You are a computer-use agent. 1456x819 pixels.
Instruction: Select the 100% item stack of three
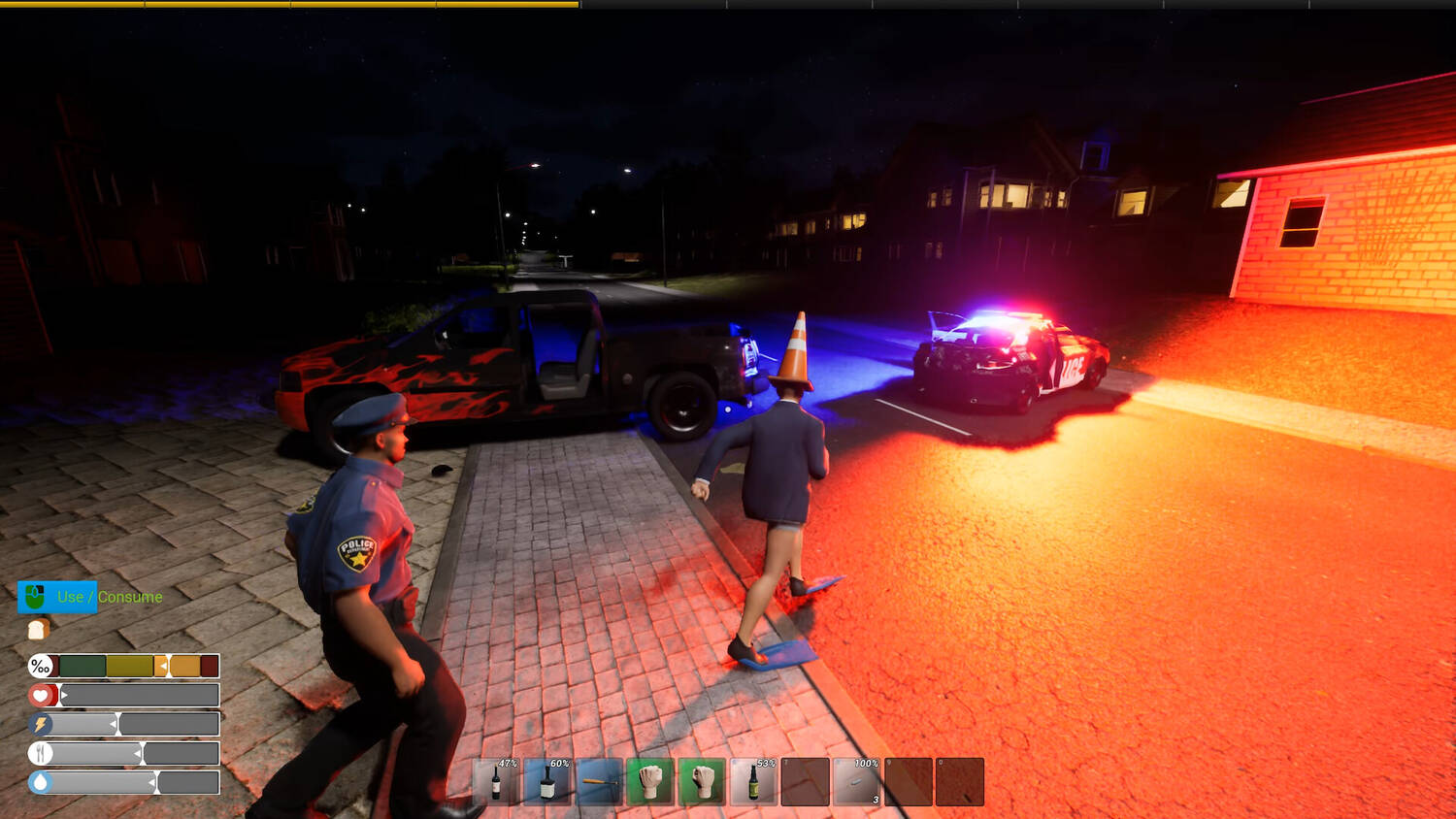tap(856, 782)
